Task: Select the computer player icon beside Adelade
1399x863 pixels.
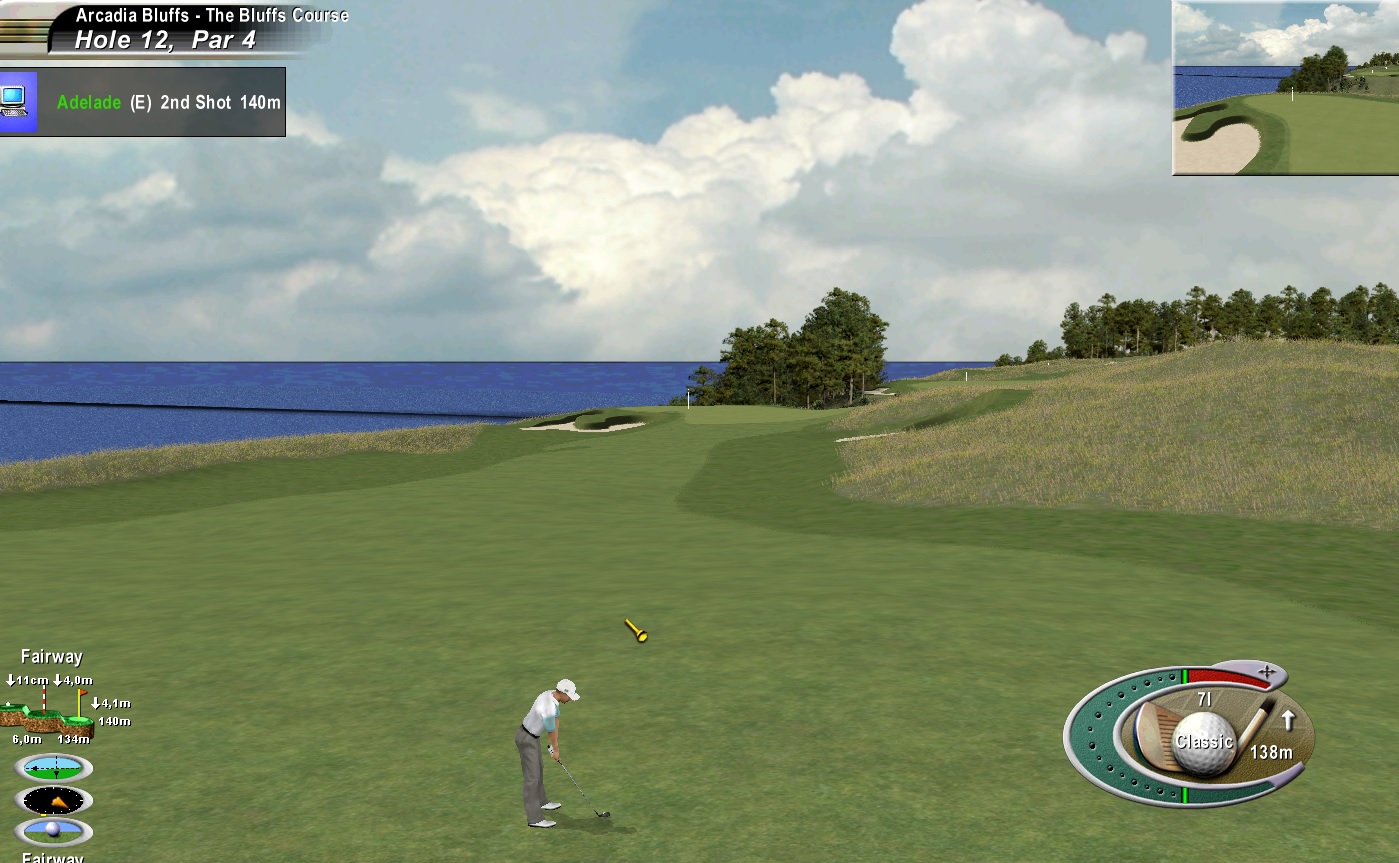Action: [x=16, y=101]
